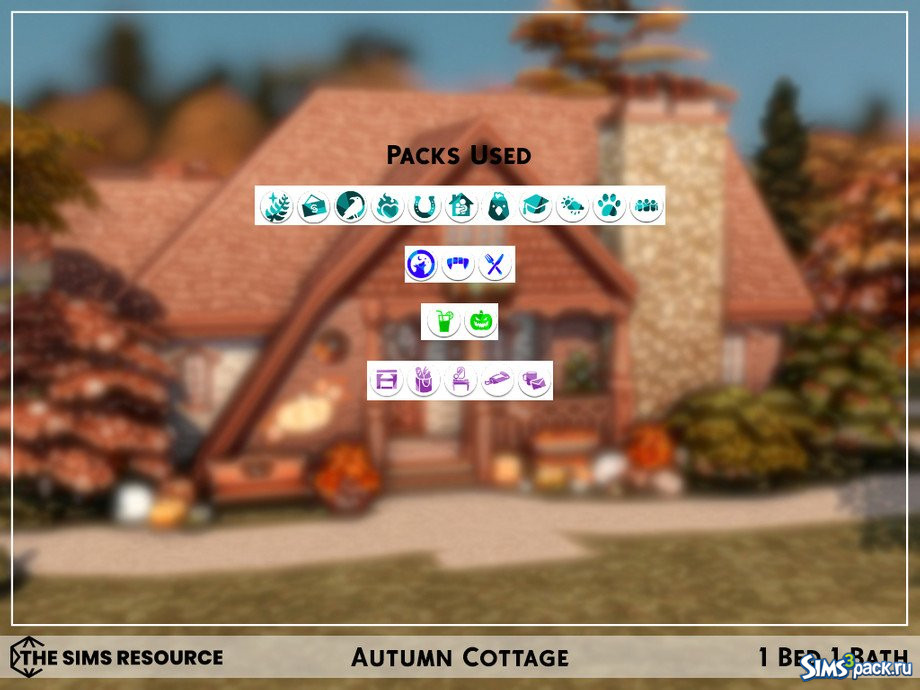Select the group of people icon
The height and width of the screenshot is (690, 920).
pos(646,207)
